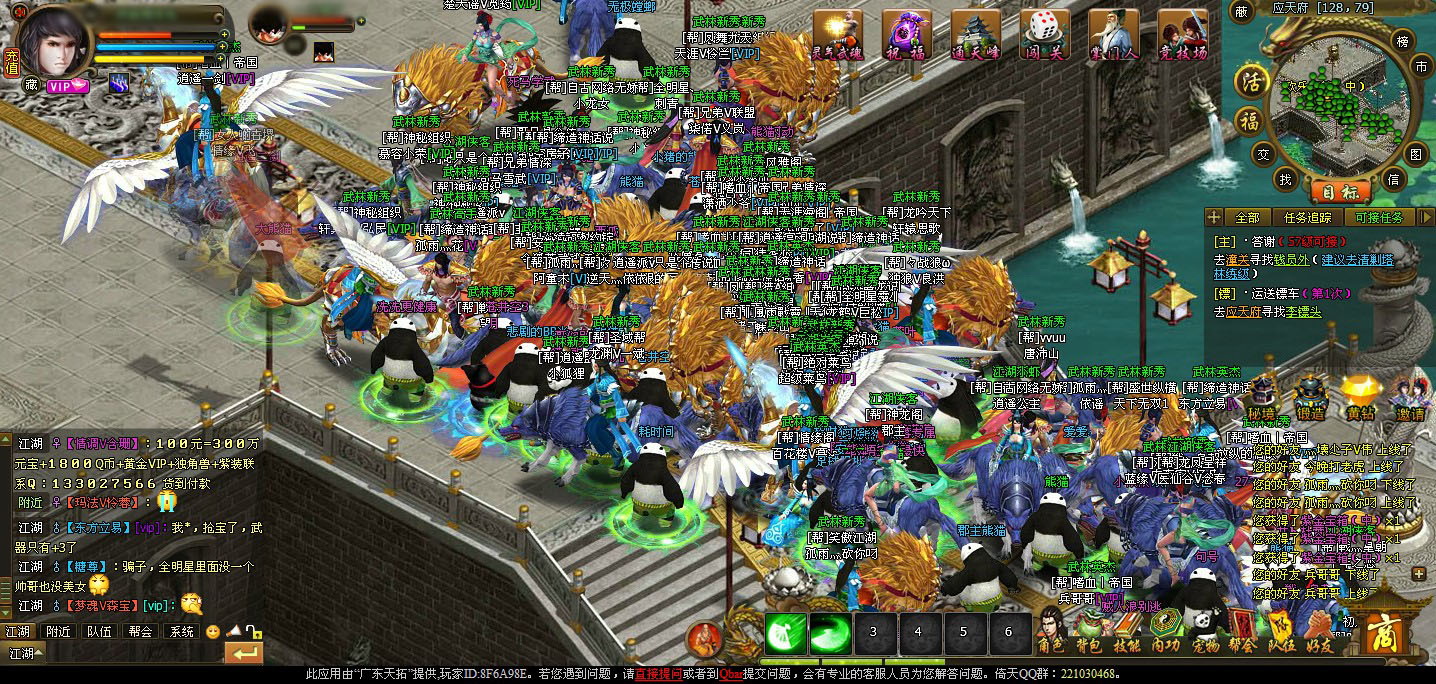
Task: Click the 黄钻 yellow diamond icon
Action: tap(1360, 397)
